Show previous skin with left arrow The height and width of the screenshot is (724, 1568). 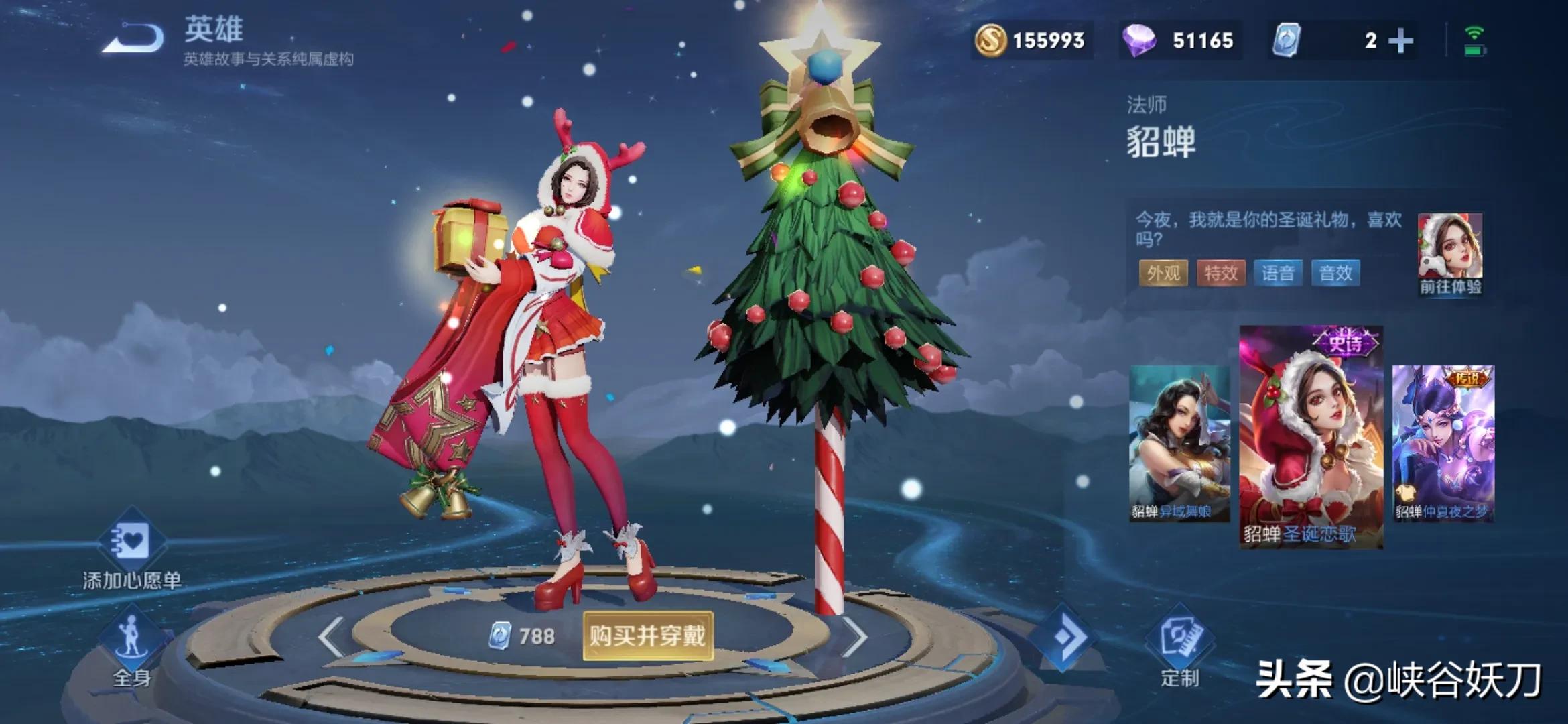(x=332, y=637)
